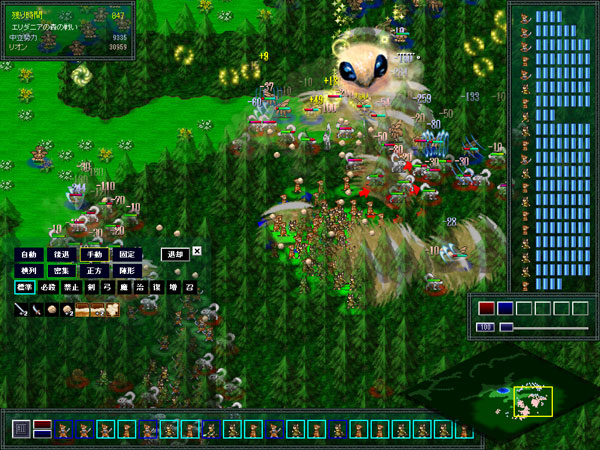Enable the 必殺 (special attack) mode
Image resolution: width=600 pixels, height=450 pixels.
tap(48, 288)
